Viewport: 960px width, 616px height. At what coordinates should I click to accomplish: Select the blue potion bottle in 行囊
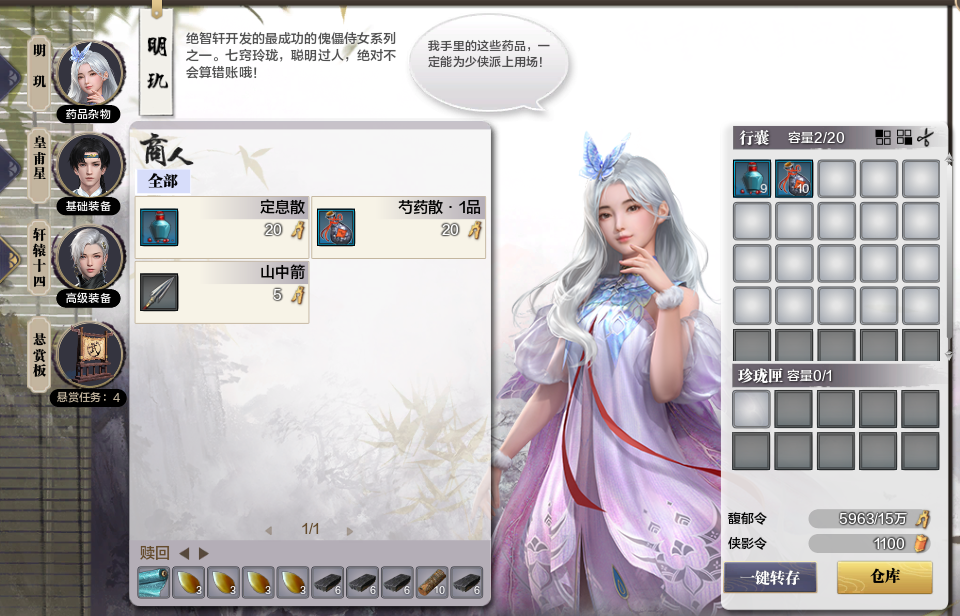tap(752, 179)
